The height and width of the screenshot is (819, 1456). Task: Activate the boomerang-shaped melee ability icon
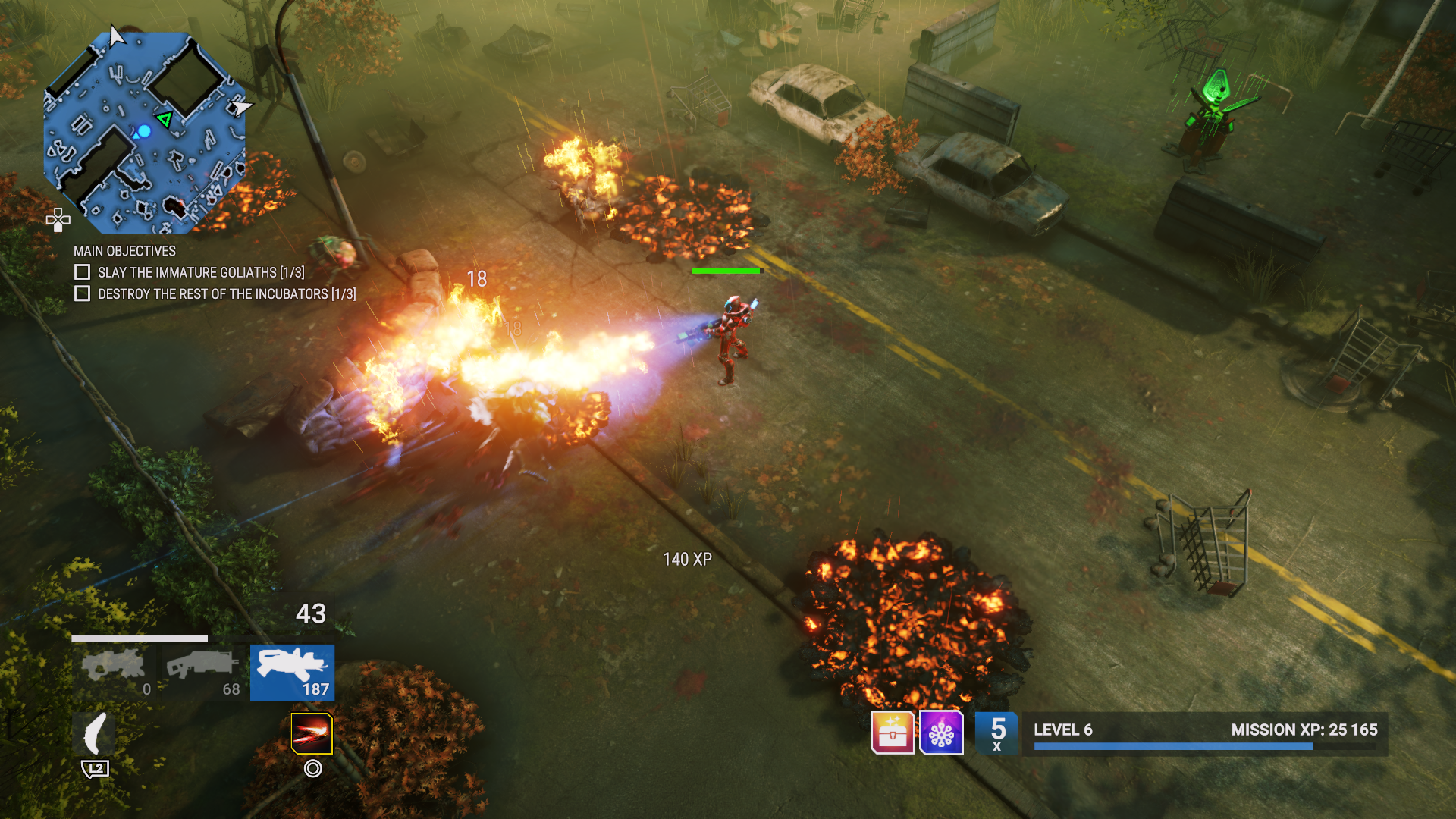(x=95, y=734)
